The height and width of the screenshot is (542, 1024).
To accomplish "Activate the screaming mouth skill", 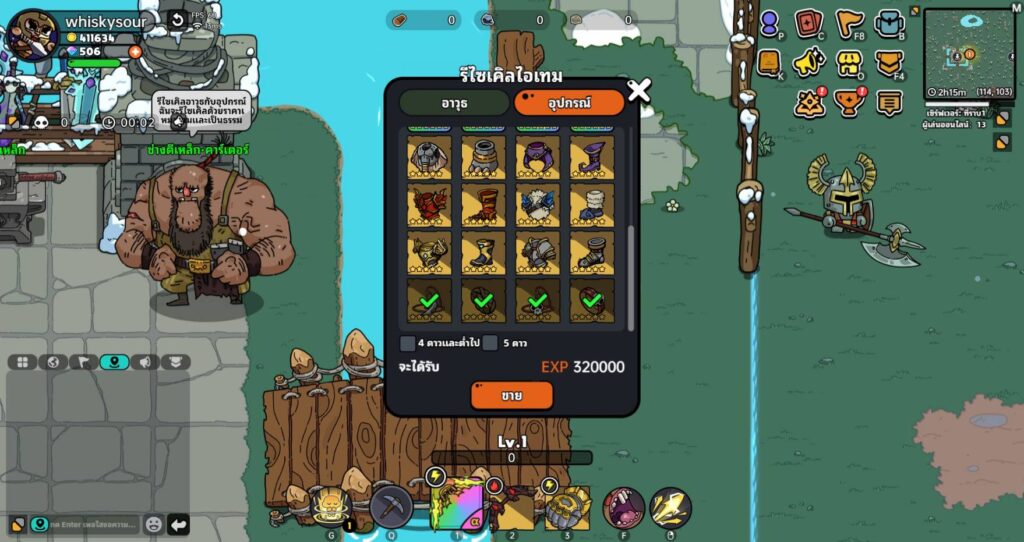I will point(623,508).
